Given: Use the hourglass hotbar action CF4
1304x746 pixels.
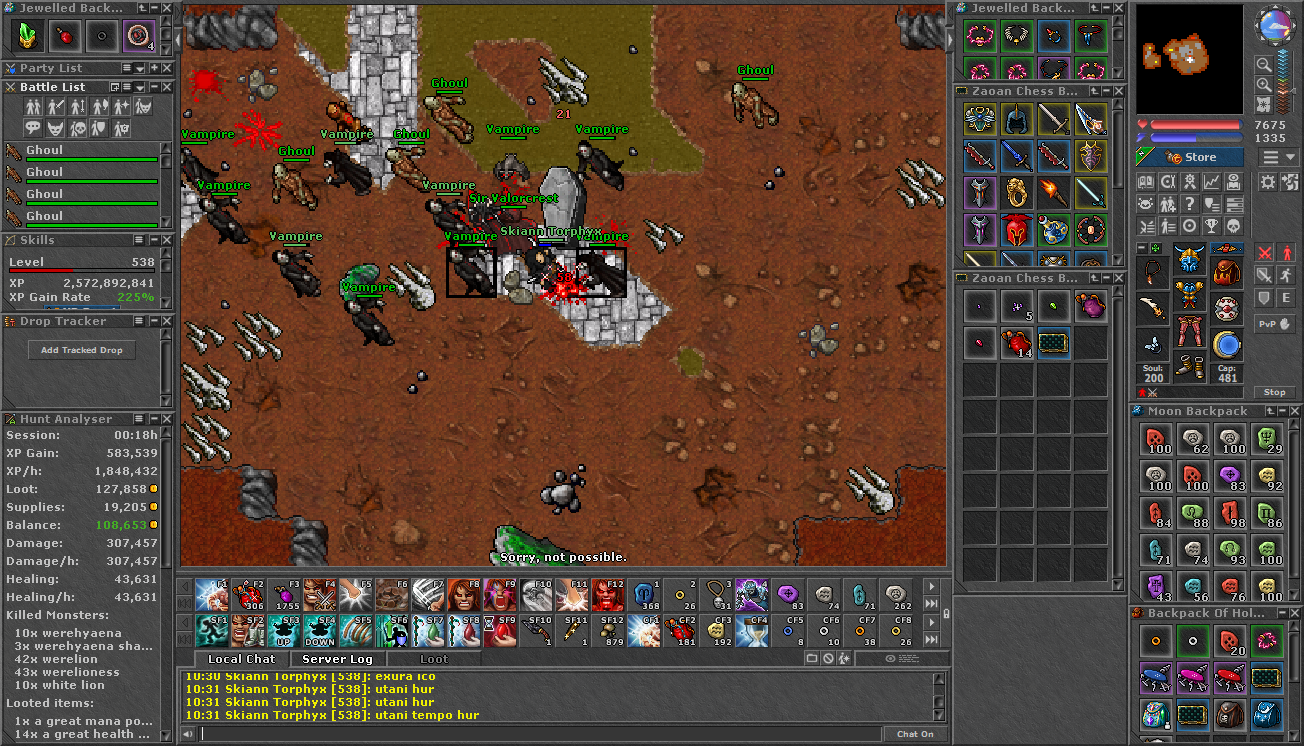Looking at the screenshot, I should click(x=752, y=631).
